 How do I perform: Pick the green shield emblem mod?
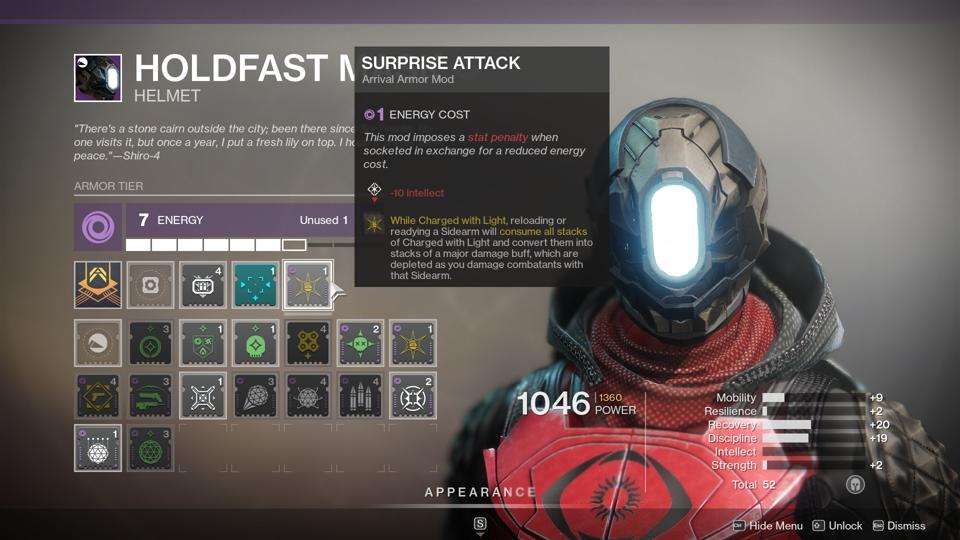203,343
